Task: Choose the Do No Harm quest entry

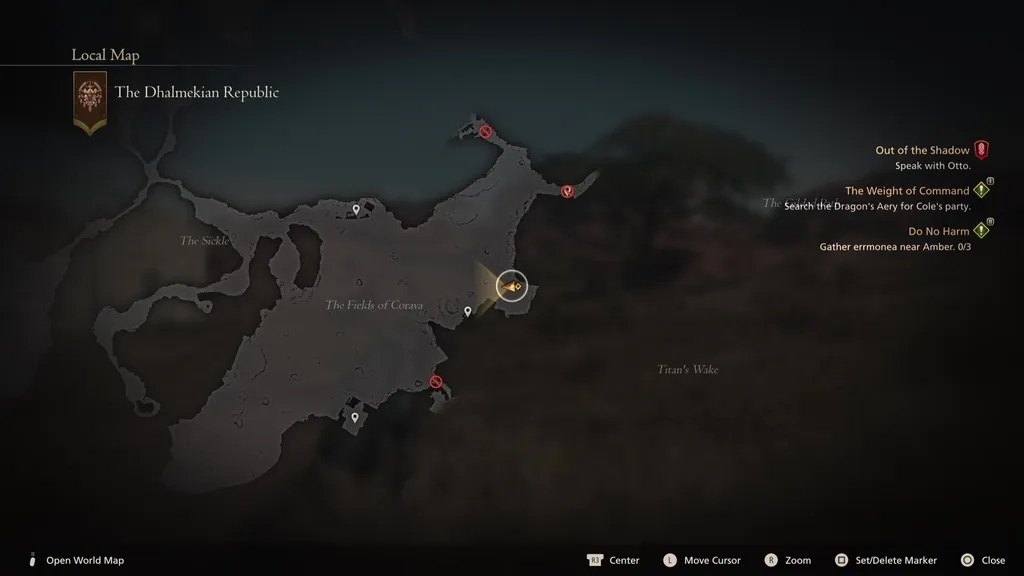Action: click(938, 231)
